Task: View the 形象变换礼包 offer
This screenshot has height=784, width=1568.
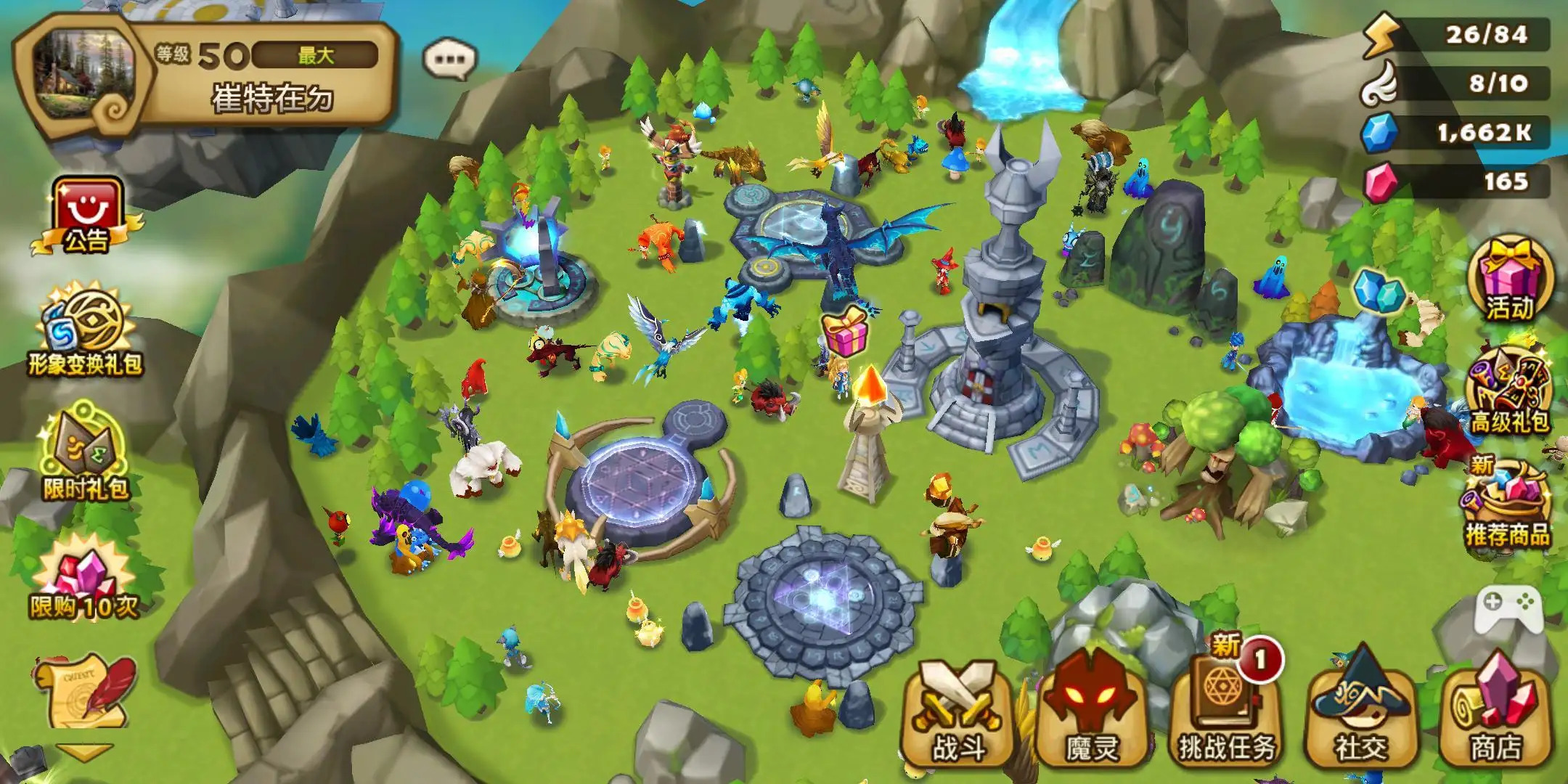Action: 86,332
